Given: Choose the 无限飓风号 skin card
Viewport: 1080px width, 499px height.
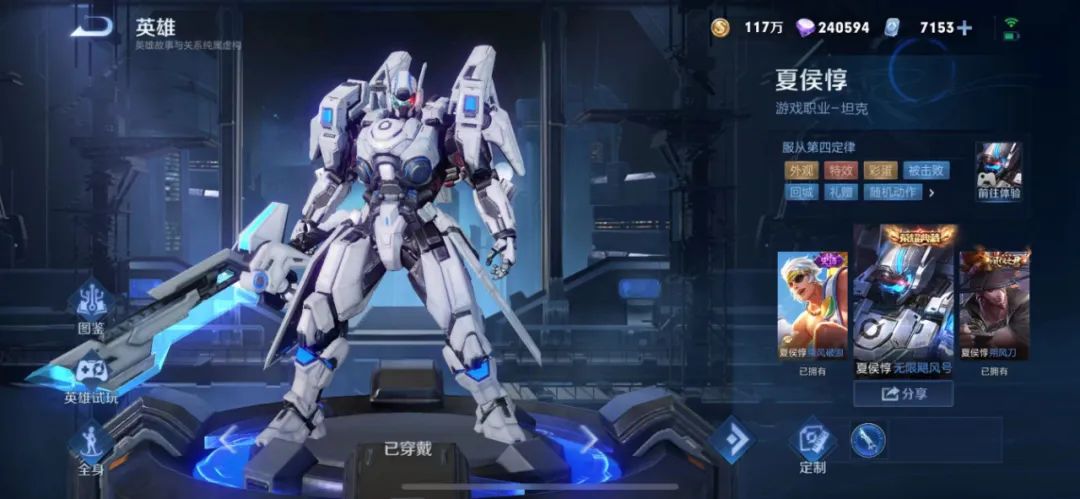Looking at the screenshot, I should [903, 301].
